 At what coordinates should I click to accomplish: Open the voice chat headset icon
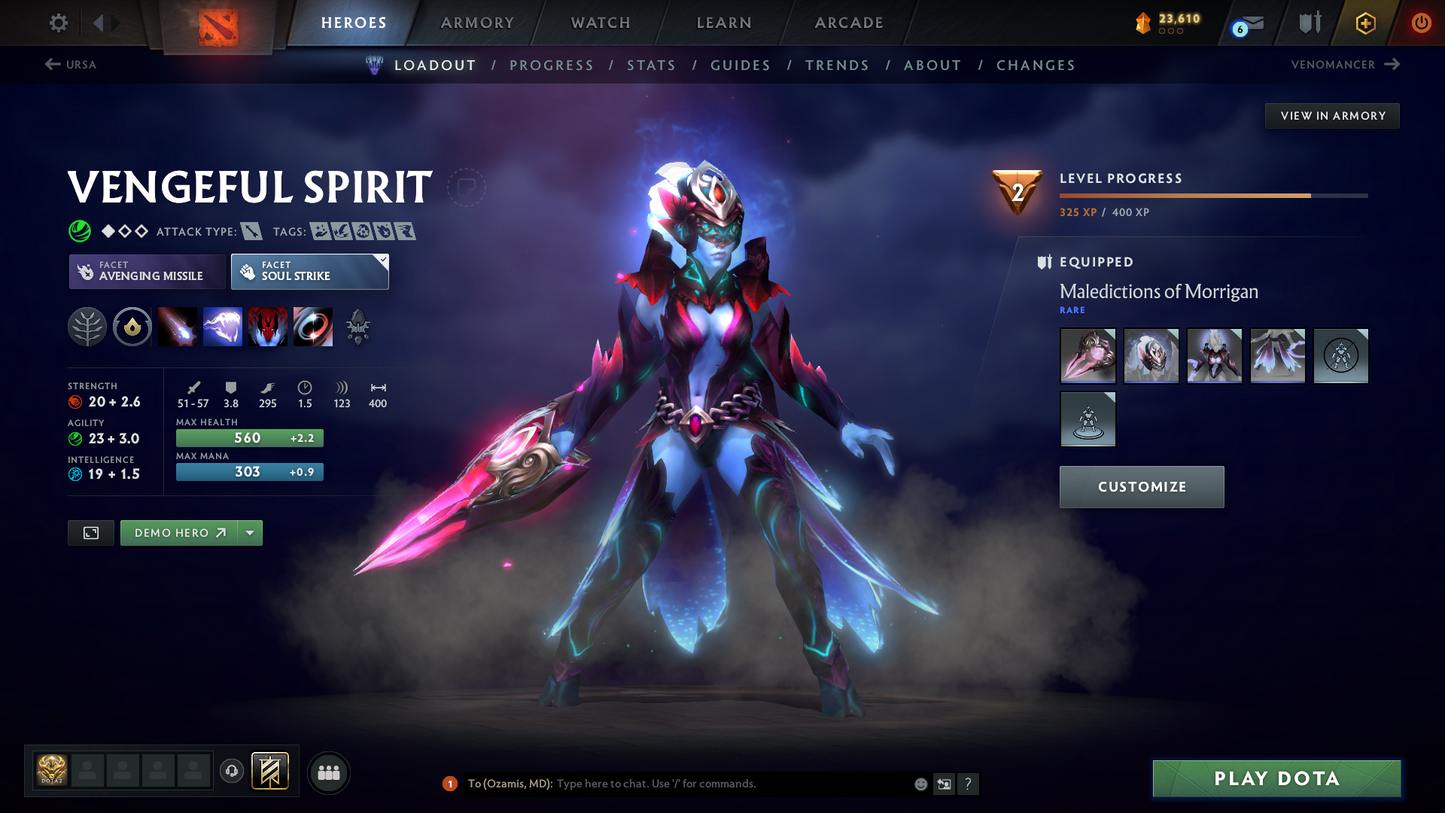232,770
